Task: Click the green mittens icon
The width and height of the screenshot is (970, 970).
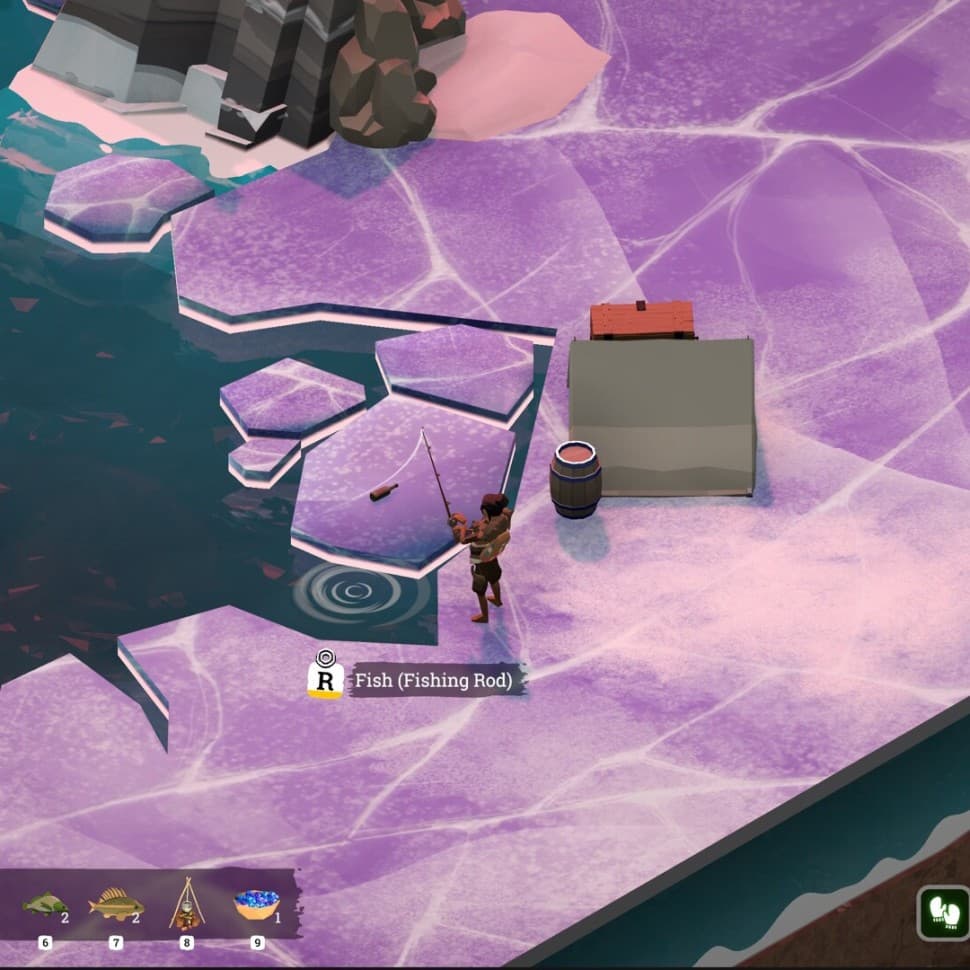Action: [942, 912]
